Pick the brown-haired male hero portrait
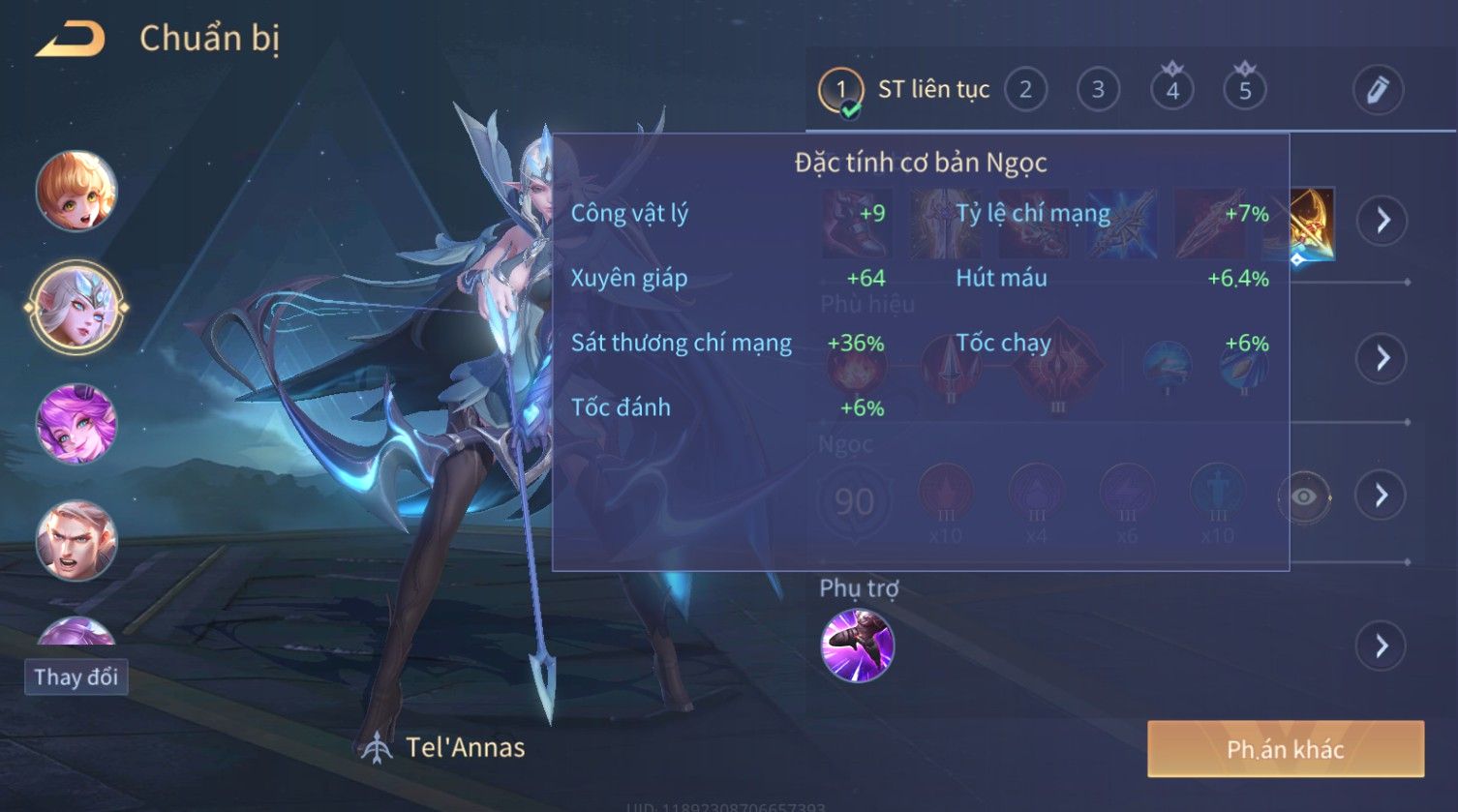This screenshot has height=812, width=1458. tap(76, 540)
